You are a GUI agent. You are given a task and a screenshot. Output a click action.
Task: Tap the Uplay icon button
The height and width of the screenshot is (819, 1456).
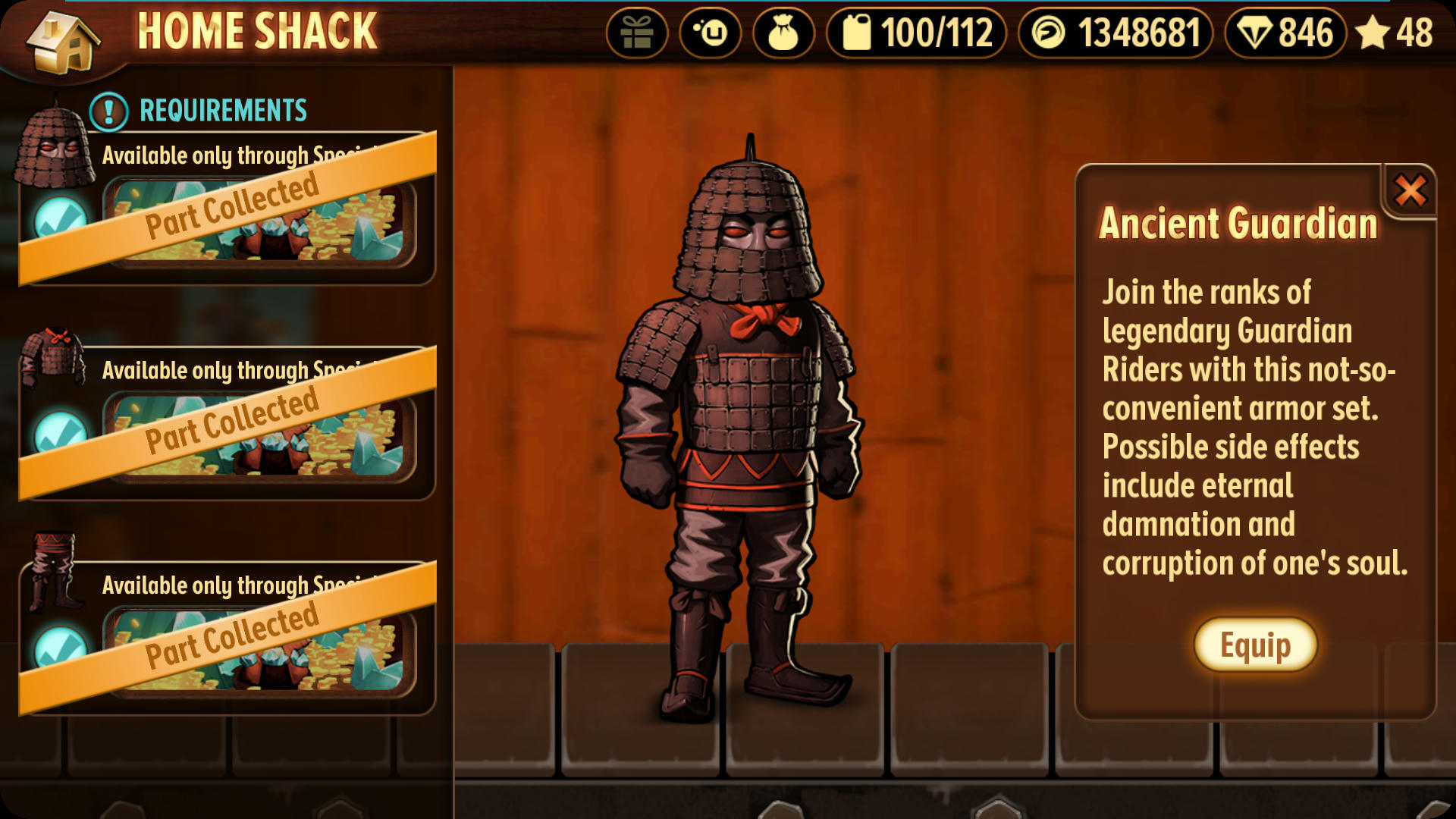[711, 33]
